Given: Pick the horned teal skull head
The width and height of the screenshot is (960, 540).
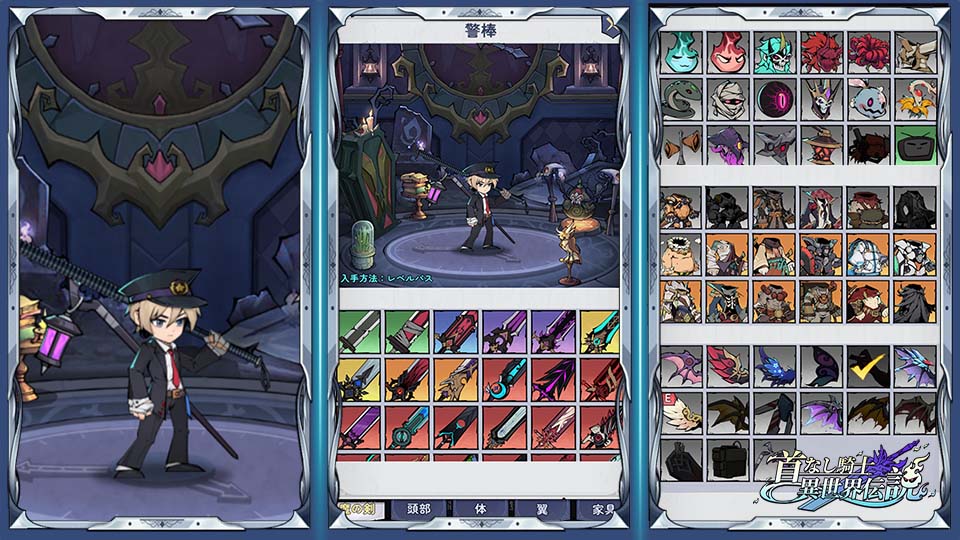Looking at the screenshot, I should [775, 52].
